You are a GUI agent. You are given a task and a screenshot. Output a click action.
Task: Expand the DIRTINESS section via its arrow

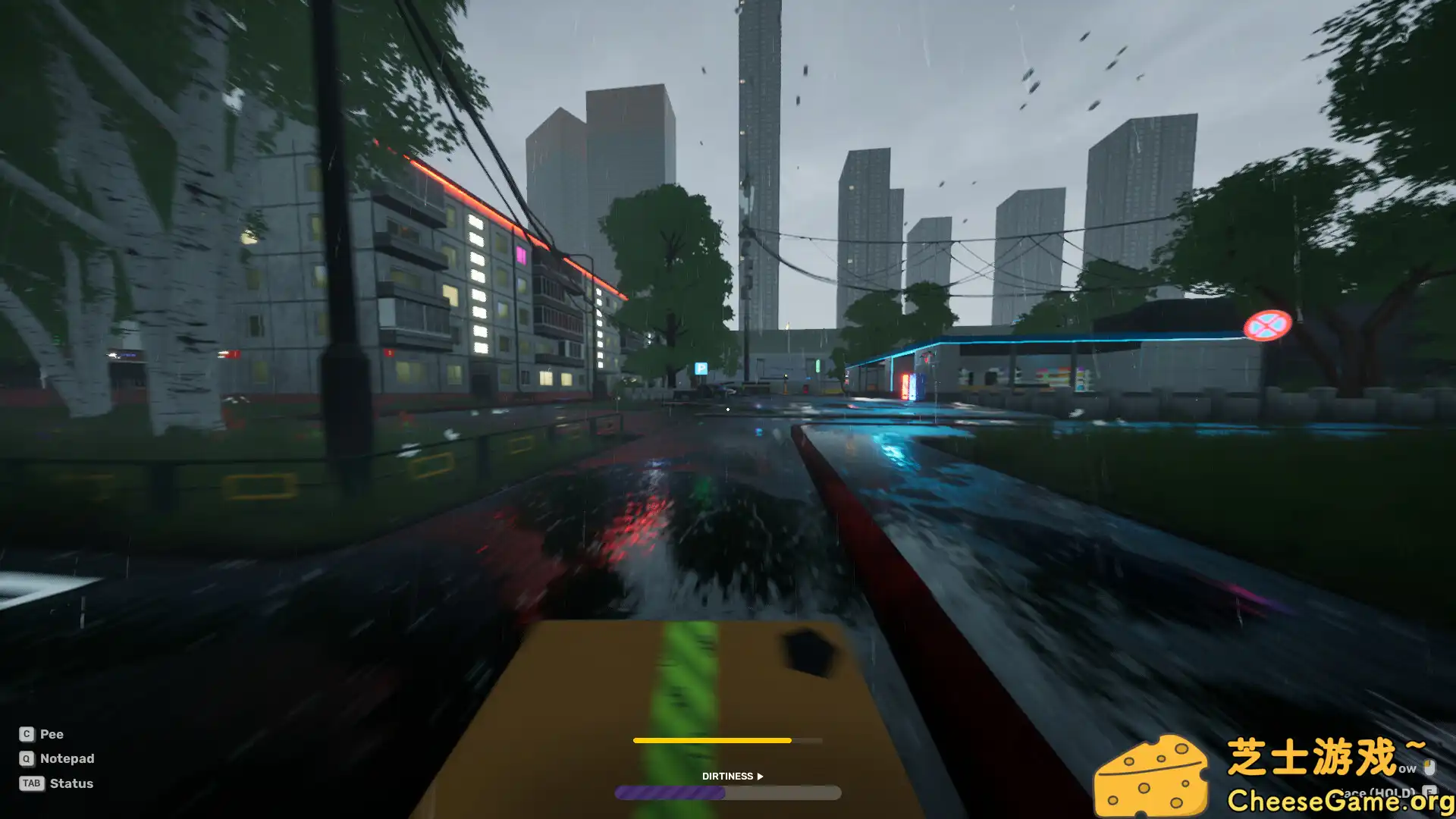pos(759,776)
